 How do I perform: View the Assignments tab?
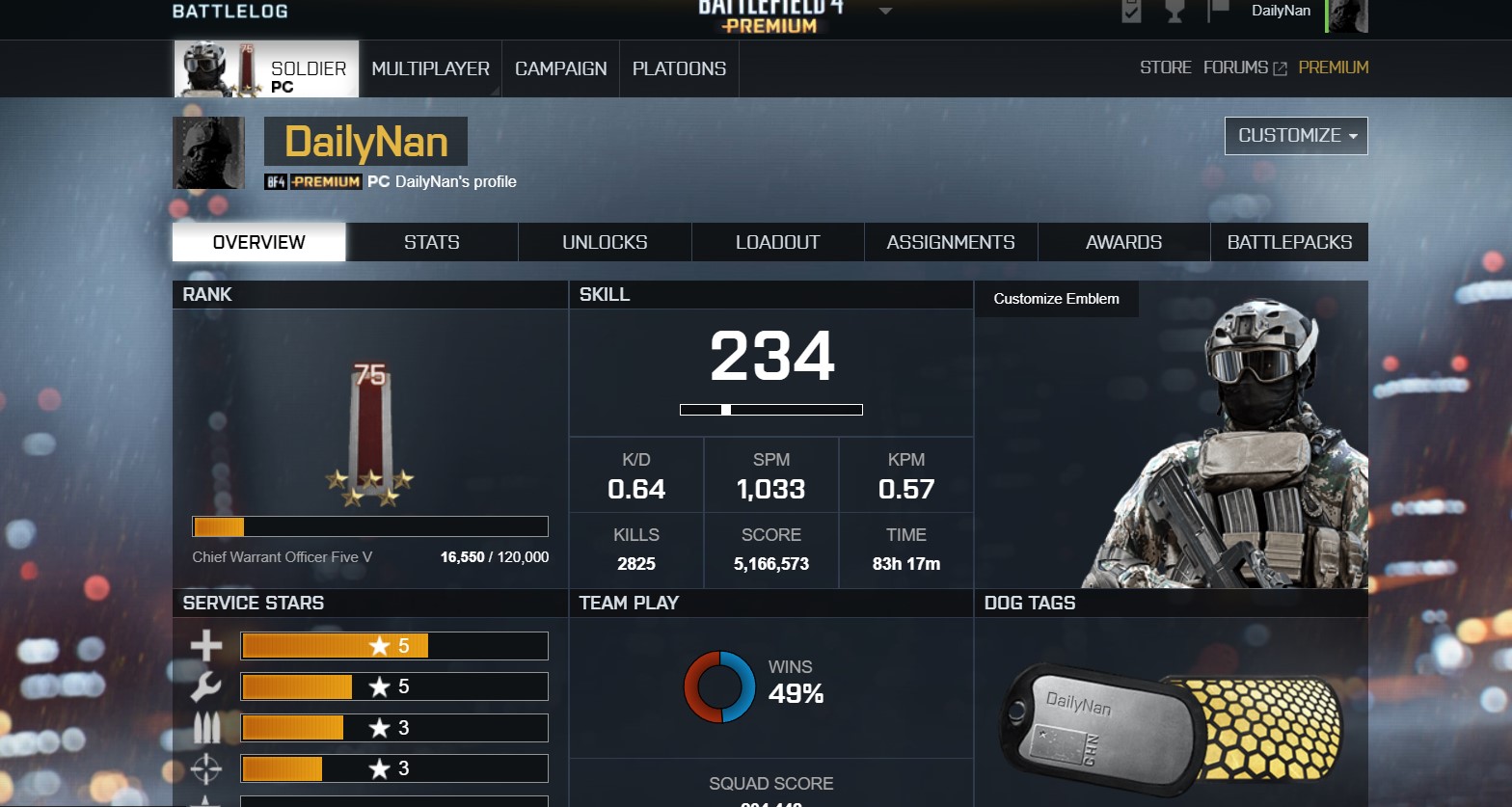[951, 242]
